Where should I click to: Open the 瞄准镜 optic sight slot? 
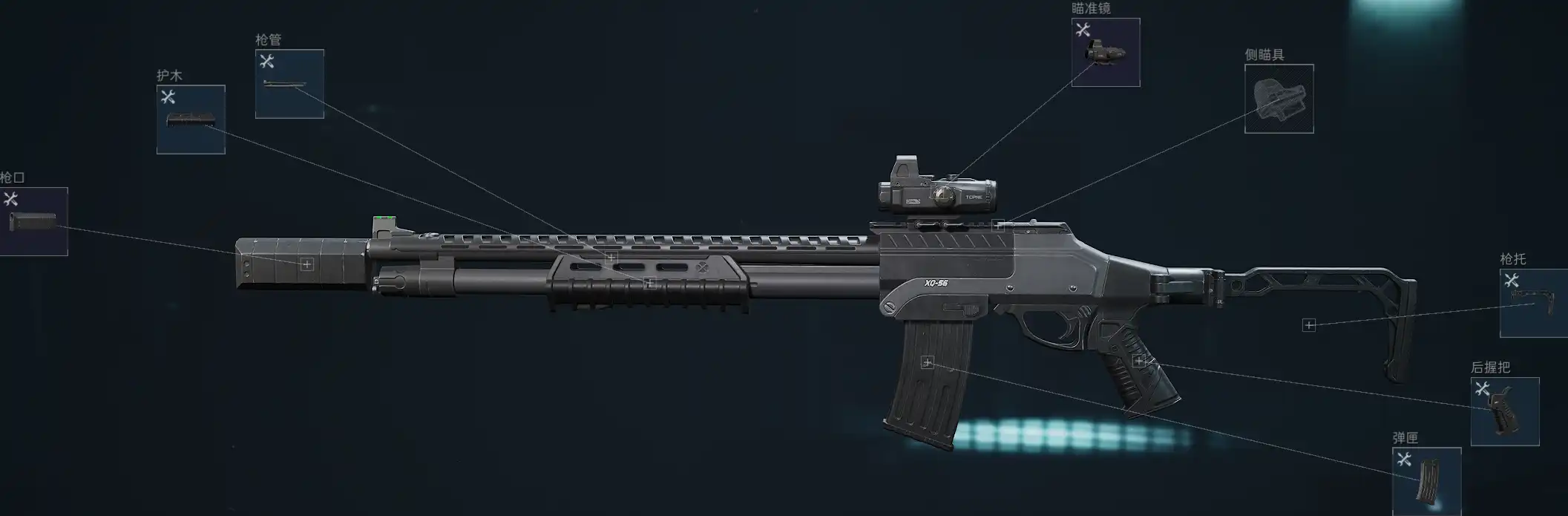1106,53
